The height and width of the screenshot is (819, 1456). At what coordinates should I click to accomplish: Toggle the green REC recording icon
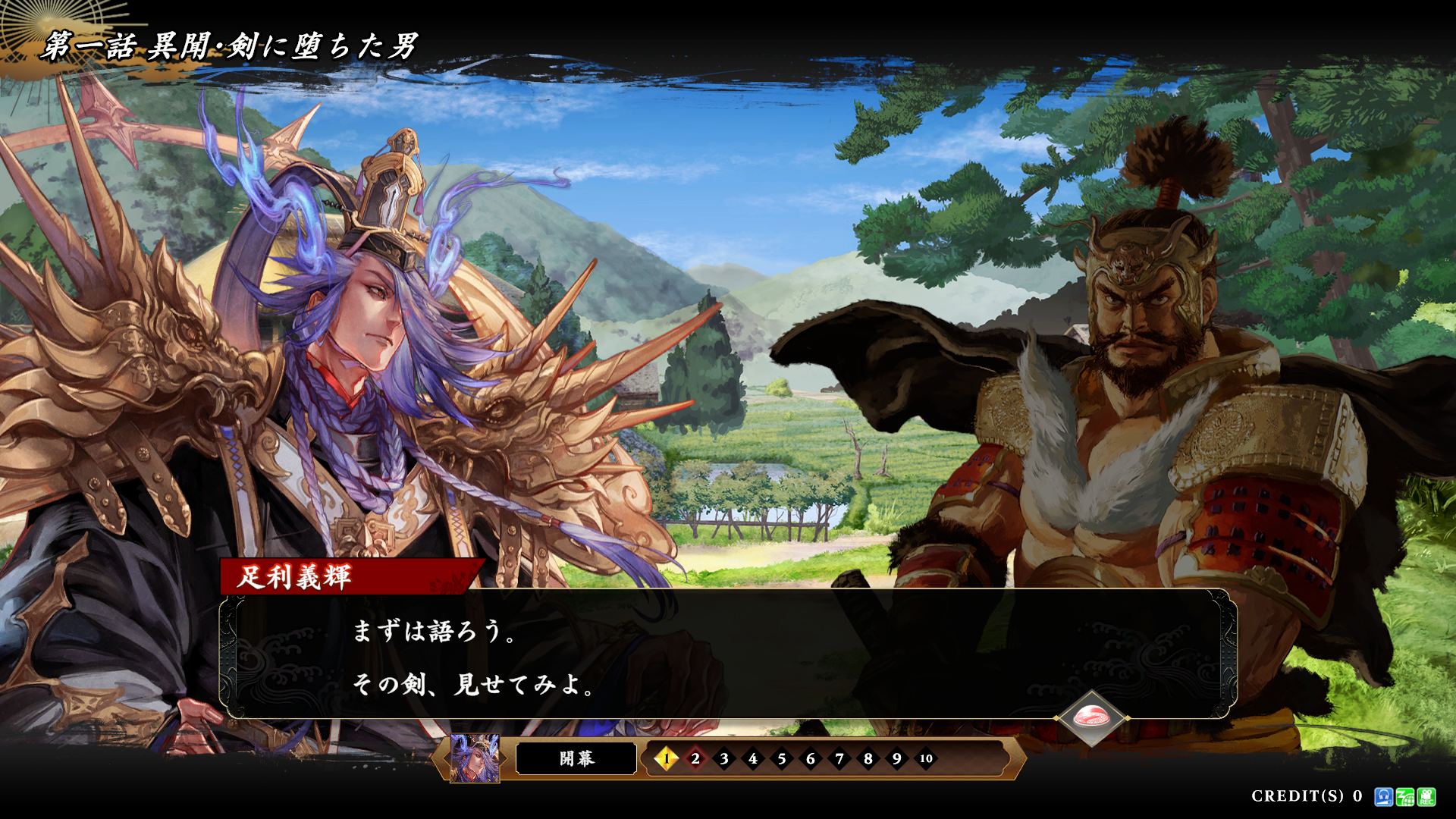click(x=1426, y=796)
